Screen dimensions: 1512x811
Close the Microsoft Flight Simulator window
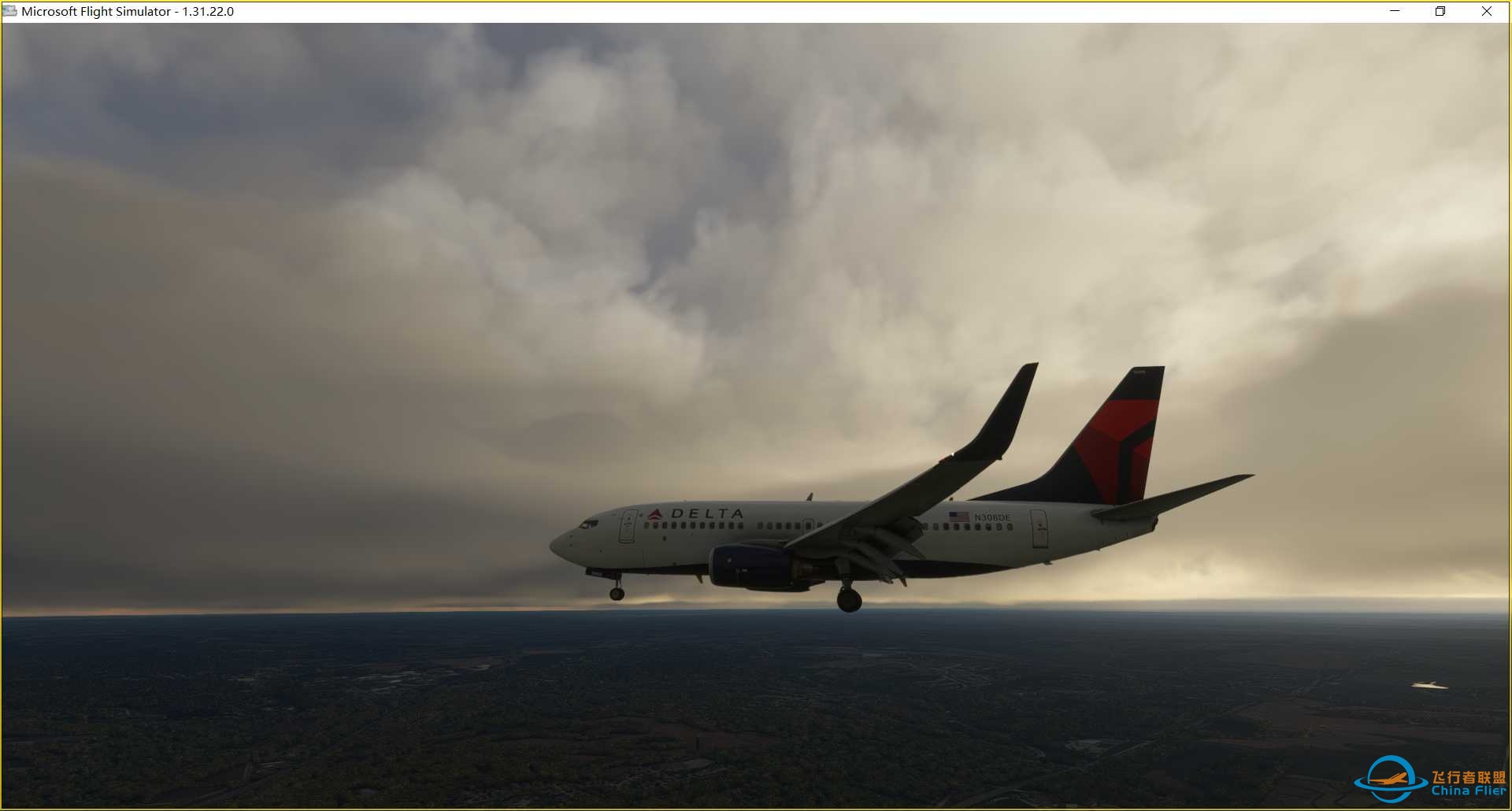click(1486, 11)
